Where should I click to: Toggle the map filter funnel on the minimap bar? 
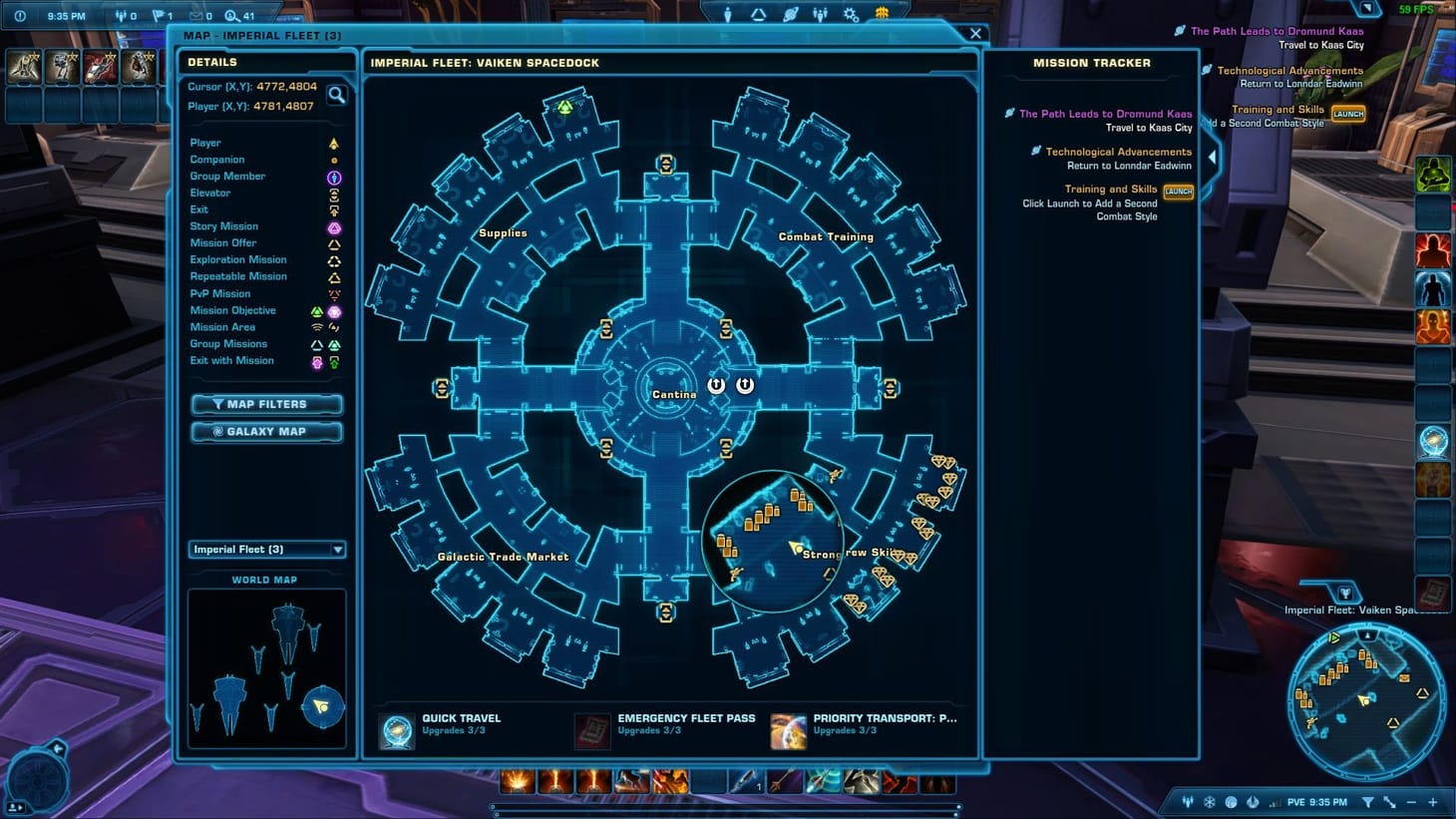pos(1369,801)
